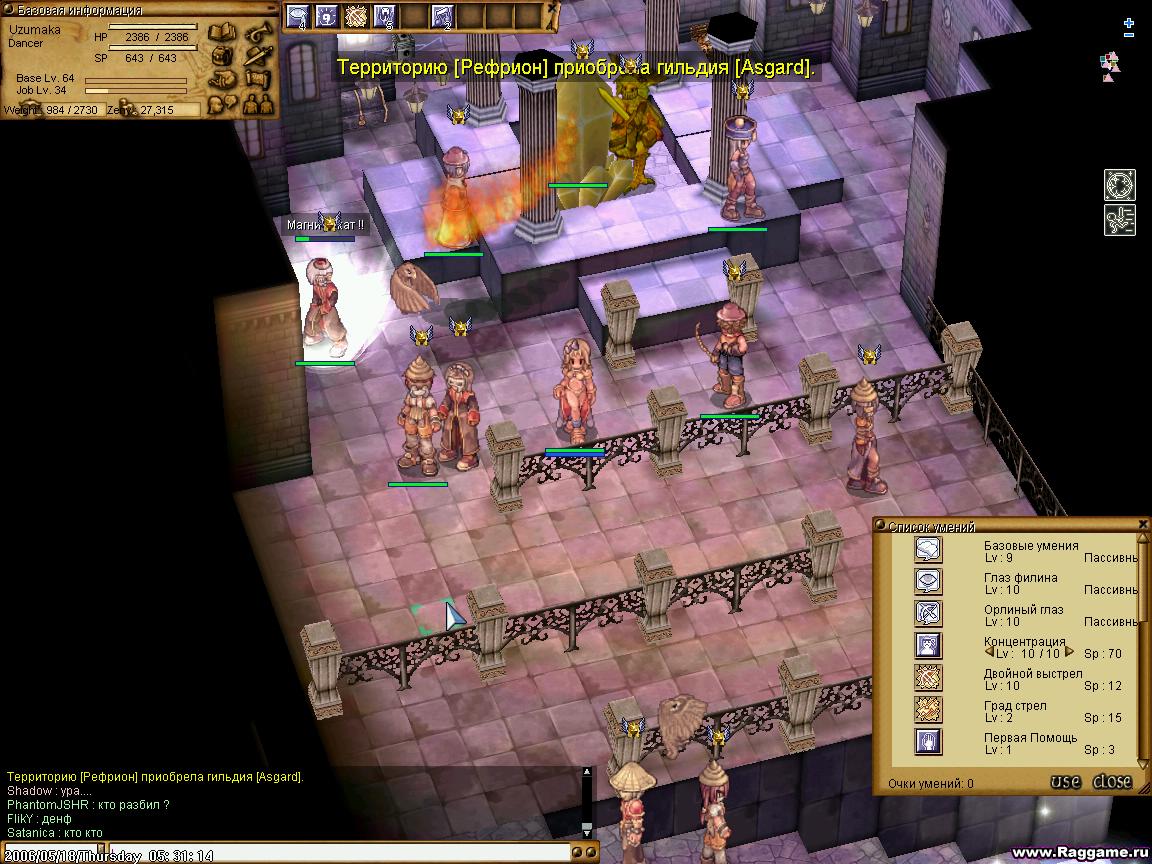The width and height of the screenshot is (1152, 864).
Task: Select the Глаз филина passive skill
Action: click(928, 582)
